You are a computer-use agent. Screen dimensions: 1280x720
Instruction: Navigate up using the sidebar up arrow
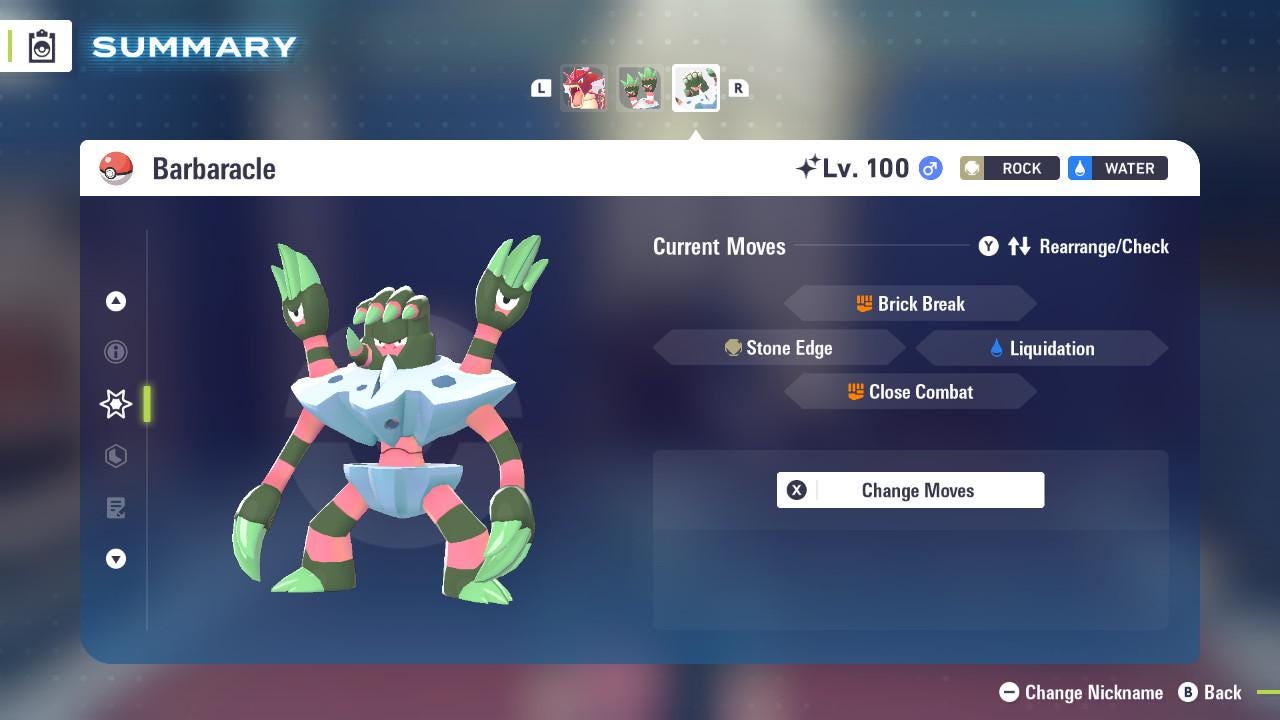(x=115, y=301)
